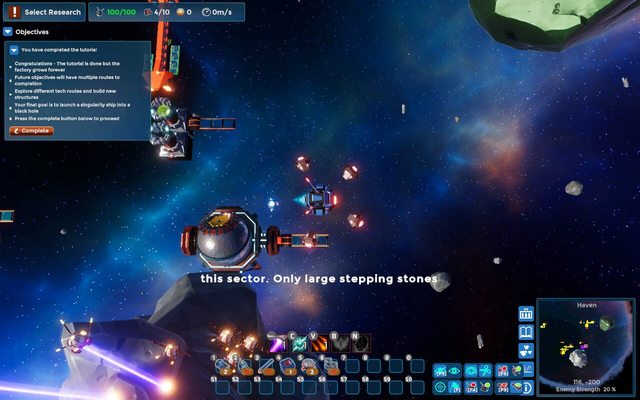This screenshot has height=400, width=640.
Task: Open the open-book codex icon
Action: [526, 332]
